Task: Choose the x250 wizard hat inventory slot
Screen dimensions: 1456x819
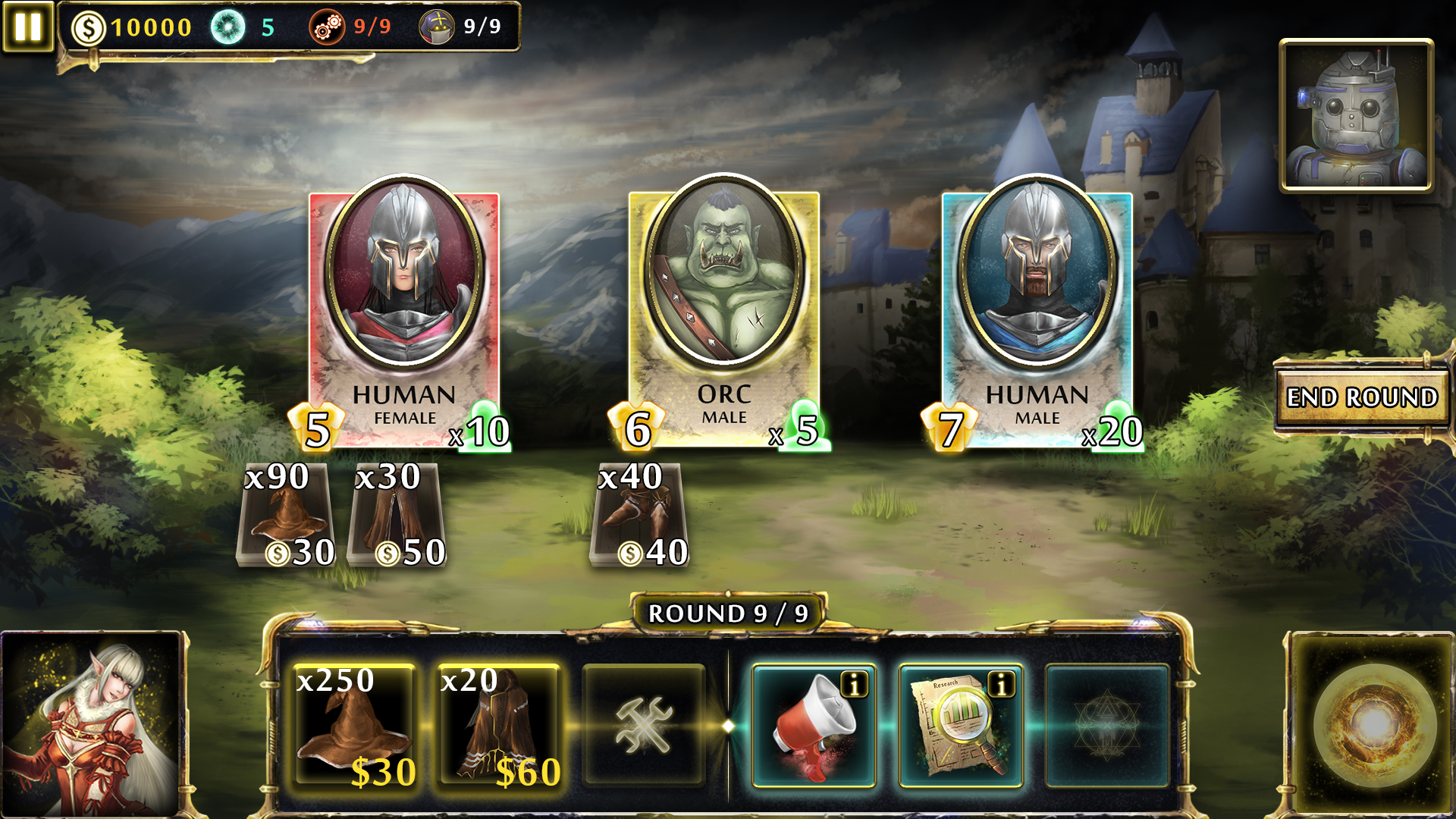Action: 354,726
